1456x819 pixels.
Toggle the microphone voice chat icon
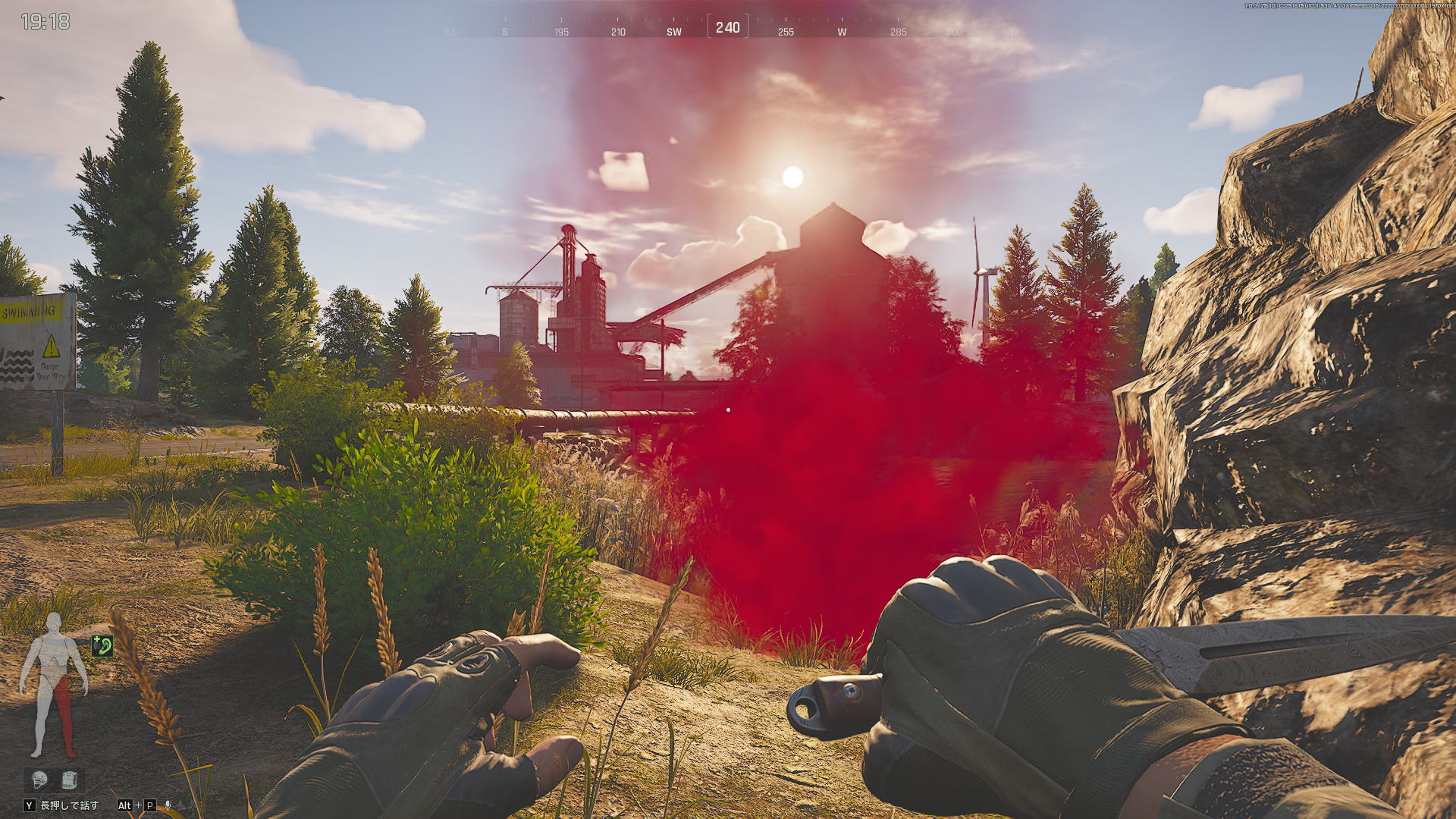click(168, 805)
